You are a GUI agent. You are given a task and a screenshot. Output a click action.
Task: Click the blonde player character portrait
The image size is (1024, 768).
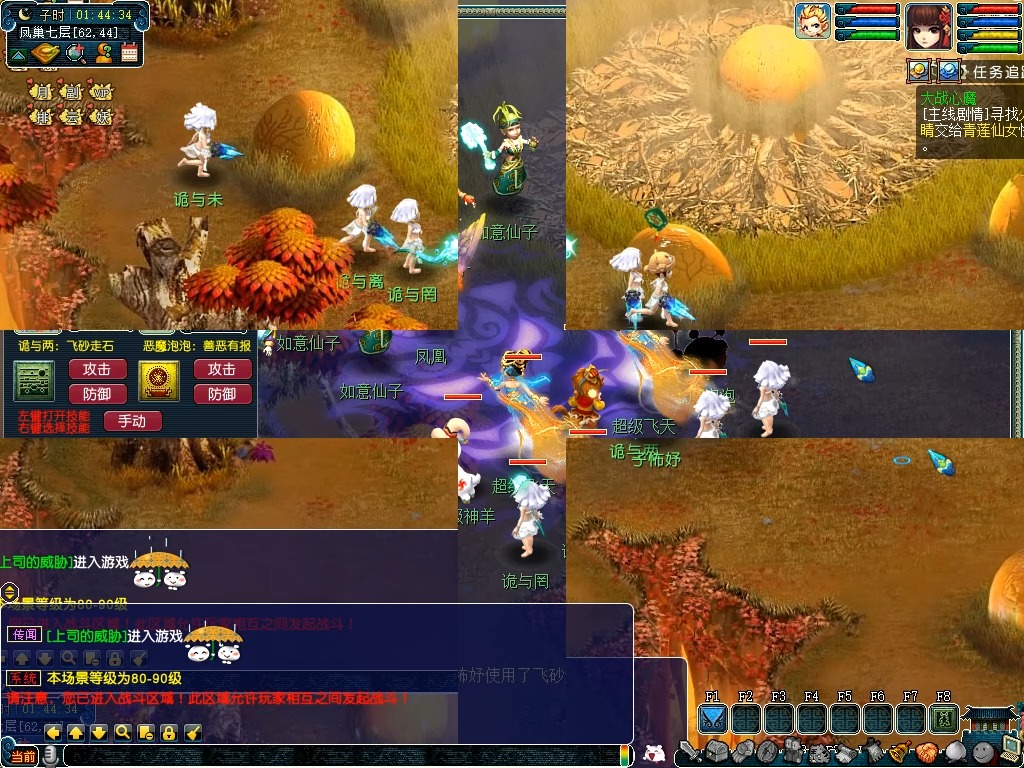(813, 21)
